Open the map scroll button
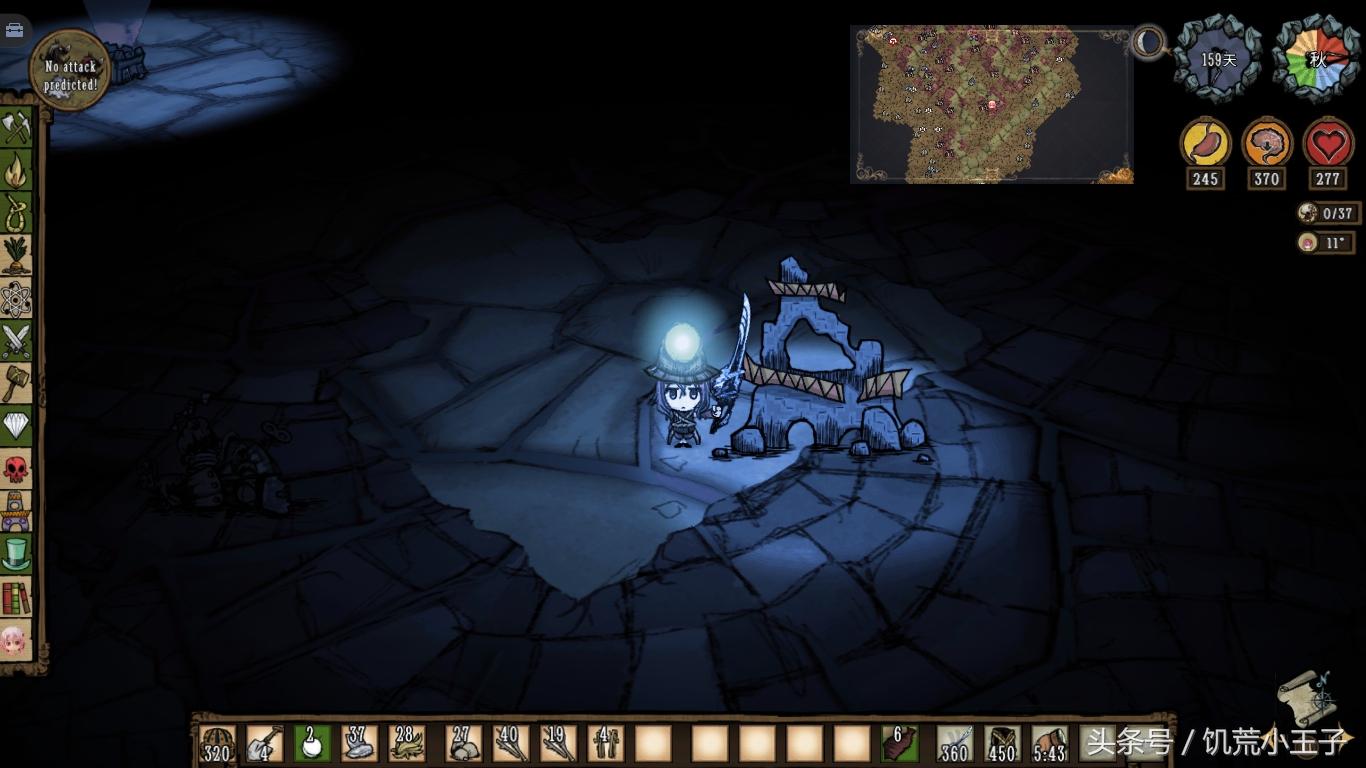Image resolution: width=1366 pixels, height=768 pixels. point(1305,696)
